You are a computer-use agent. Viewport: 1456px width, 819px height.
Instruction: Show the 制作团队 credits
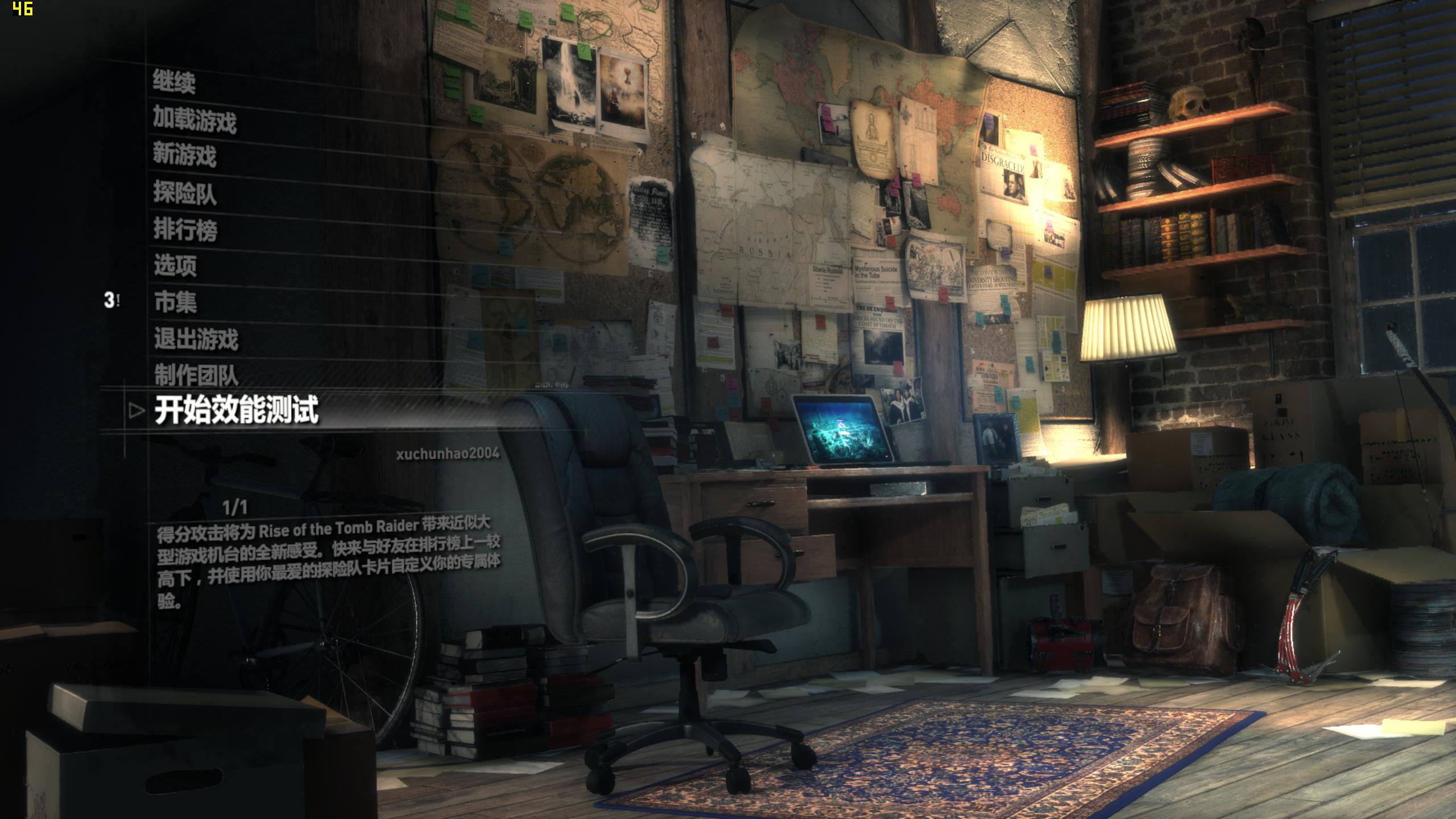(196, 375)
